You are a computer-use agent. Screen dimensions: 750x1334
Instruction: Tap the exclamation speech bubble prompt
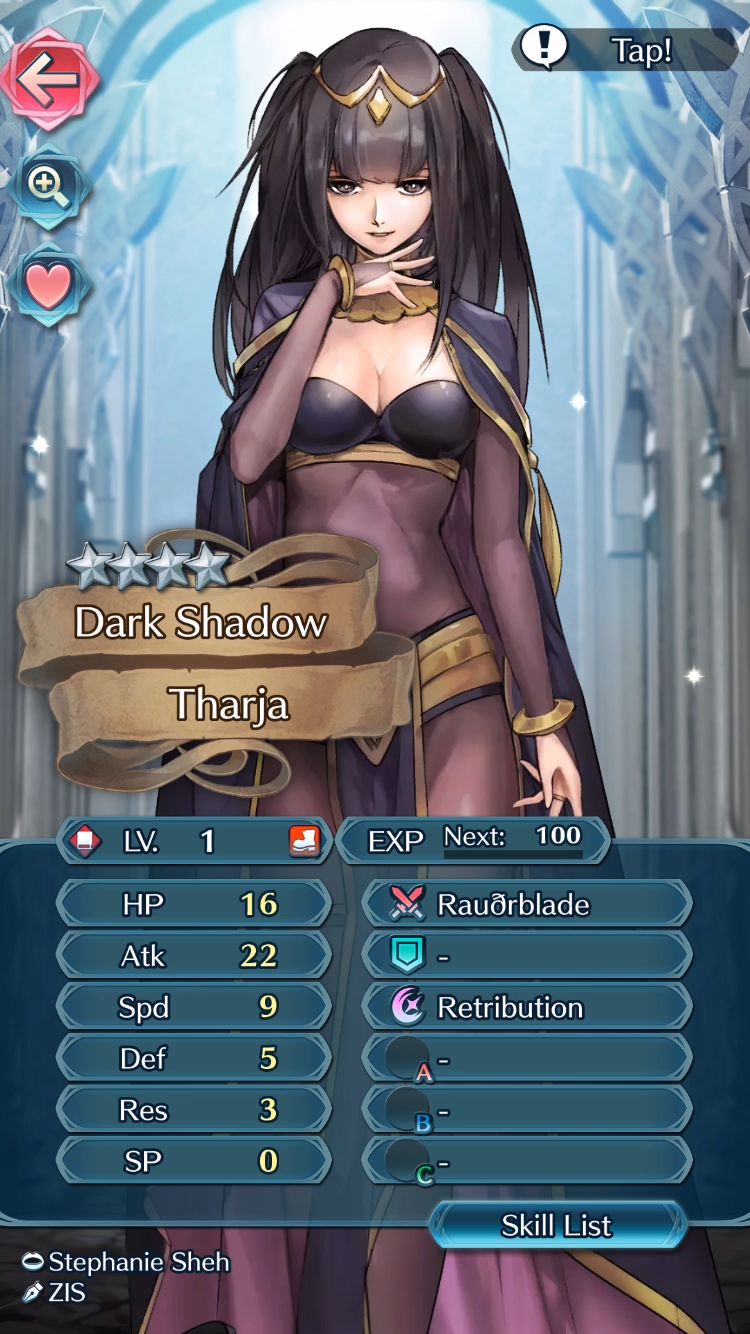pos(625,50)
